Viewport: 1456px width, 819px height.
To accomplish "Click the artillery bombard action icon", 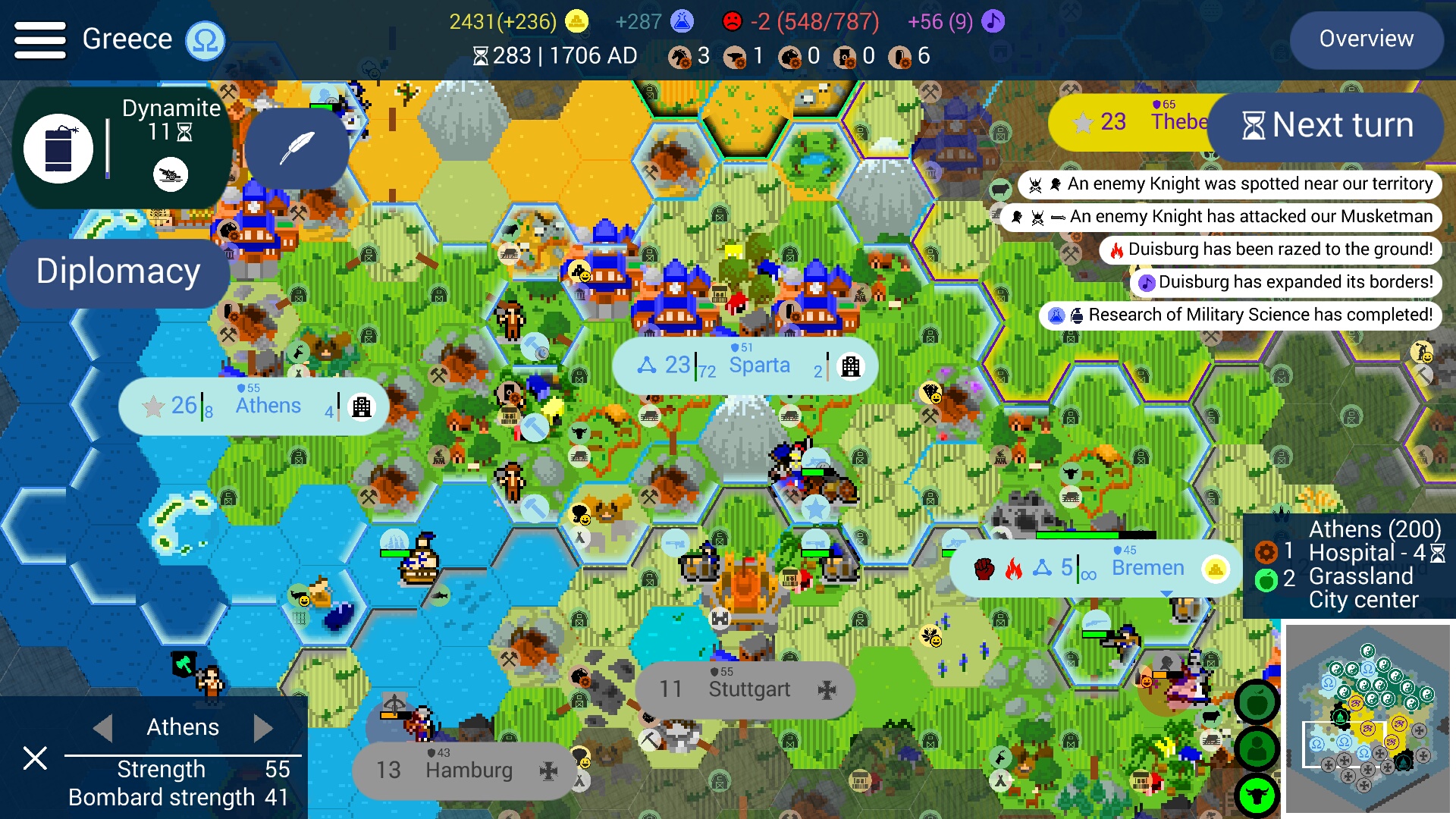I will pyautogui.click(x=171, y=174).
